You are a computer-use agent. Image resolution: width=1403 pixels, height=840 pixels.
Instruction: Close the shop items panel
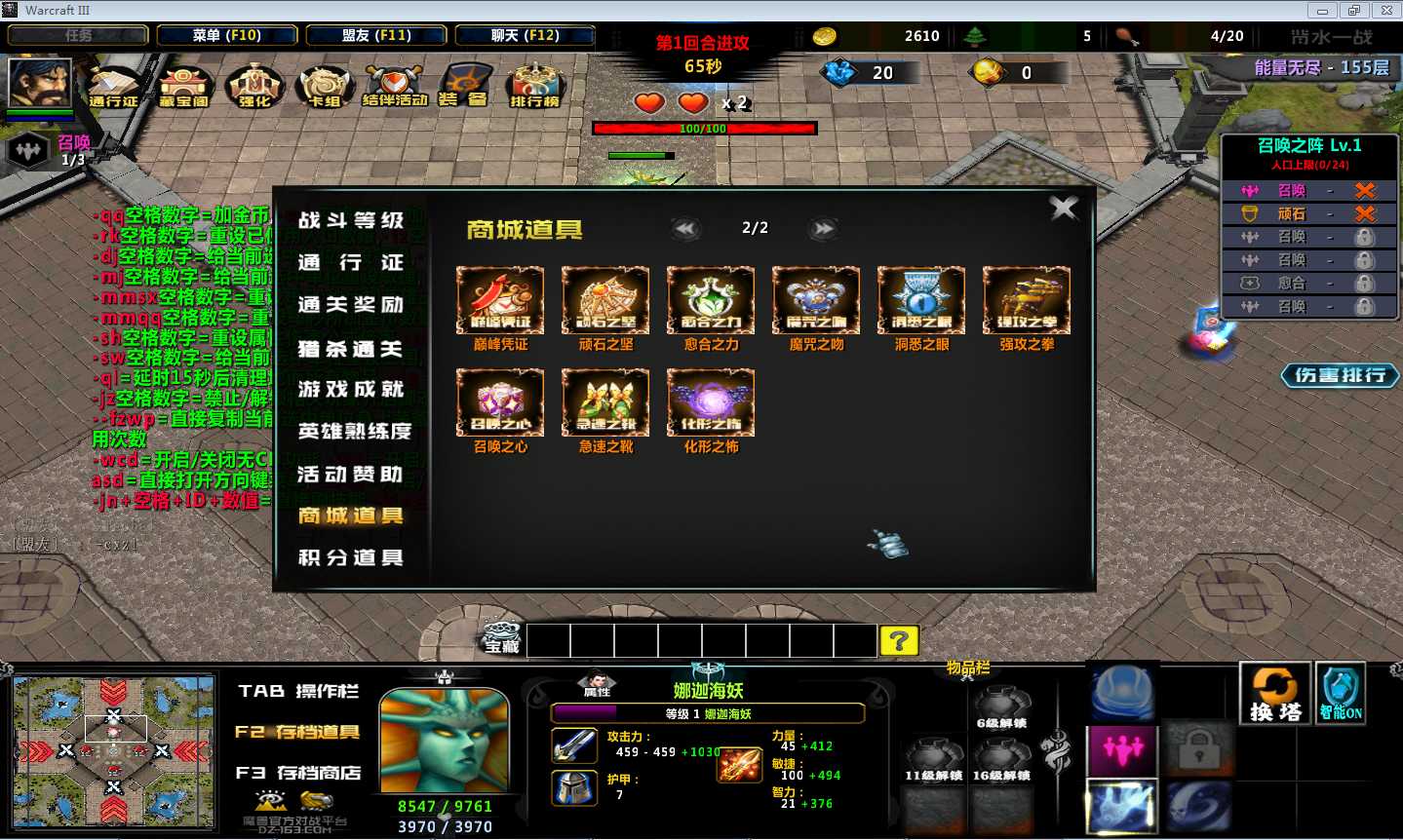click(1063, 208)
